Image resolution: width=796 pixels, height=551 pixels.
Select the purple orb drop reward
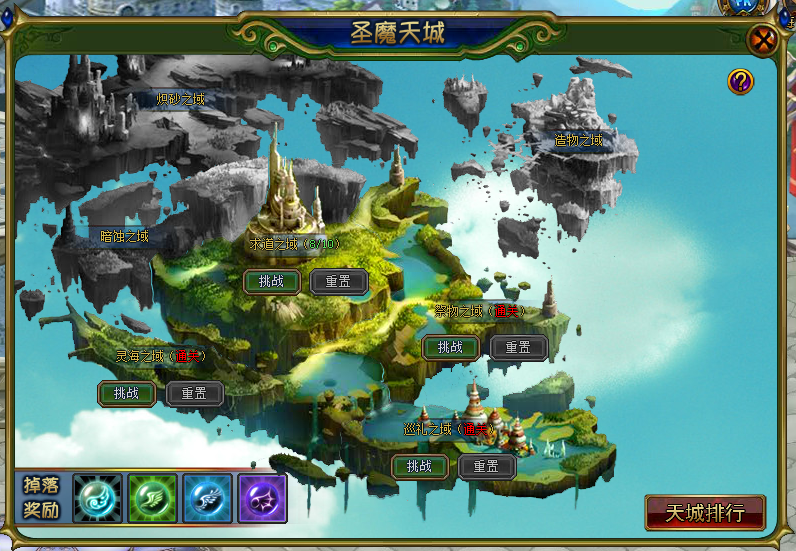262,498
